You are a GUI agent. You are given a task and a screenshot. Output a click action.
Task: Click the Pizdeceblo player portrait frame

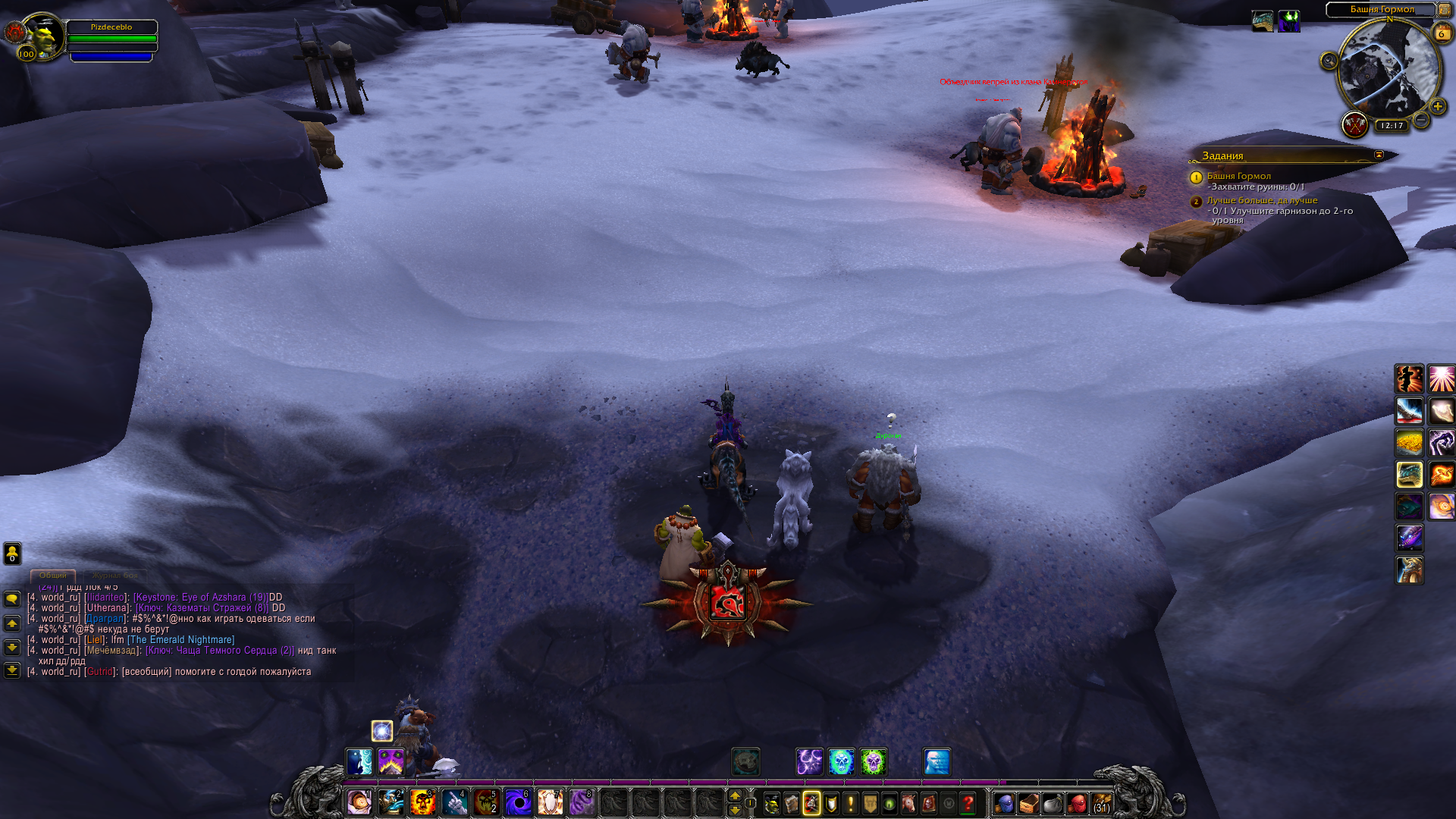44,35
